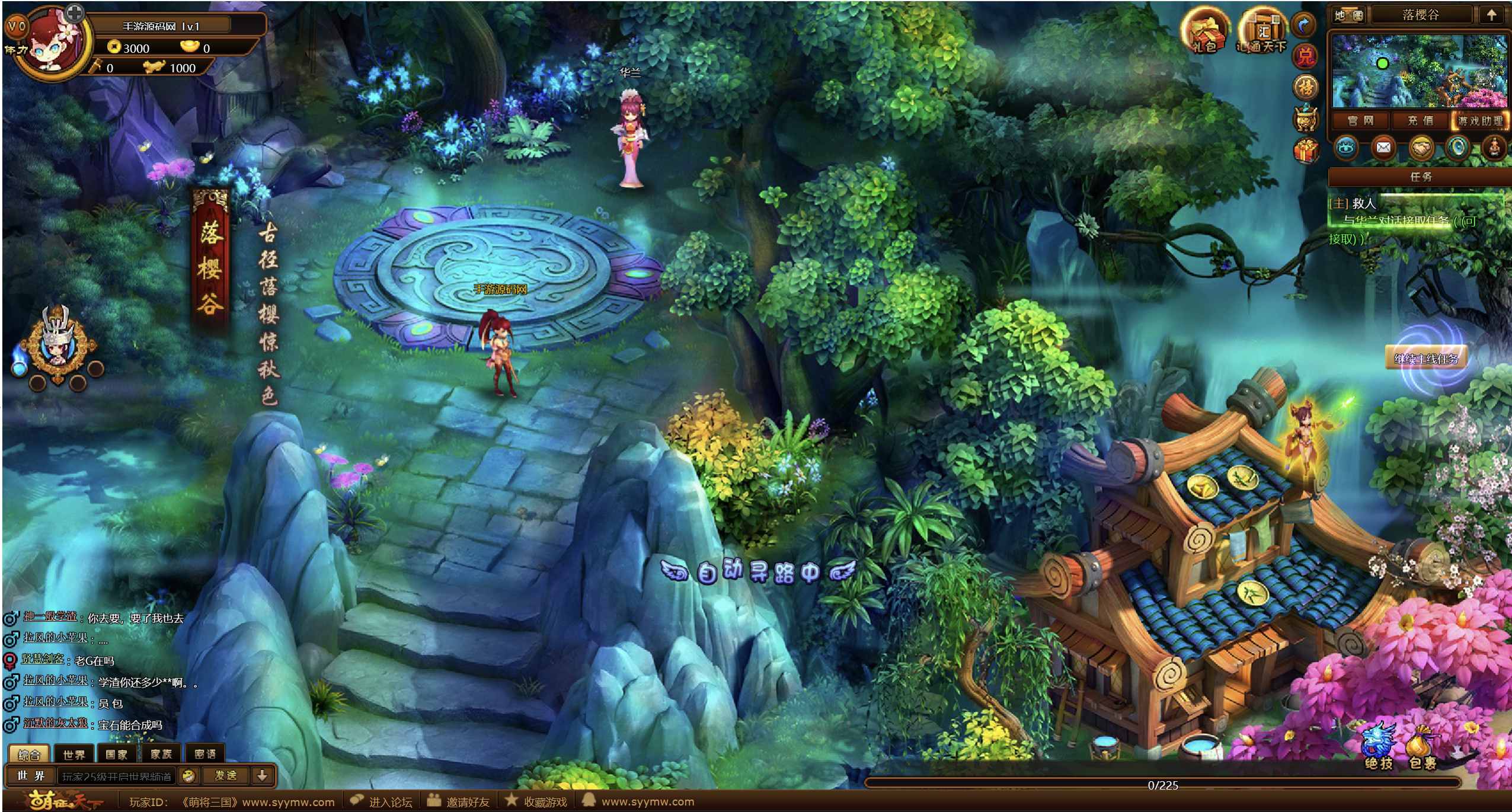1512x812 pixels.
Task: Collapse the minimap with the up arrow
Action: click(1491, 15)
